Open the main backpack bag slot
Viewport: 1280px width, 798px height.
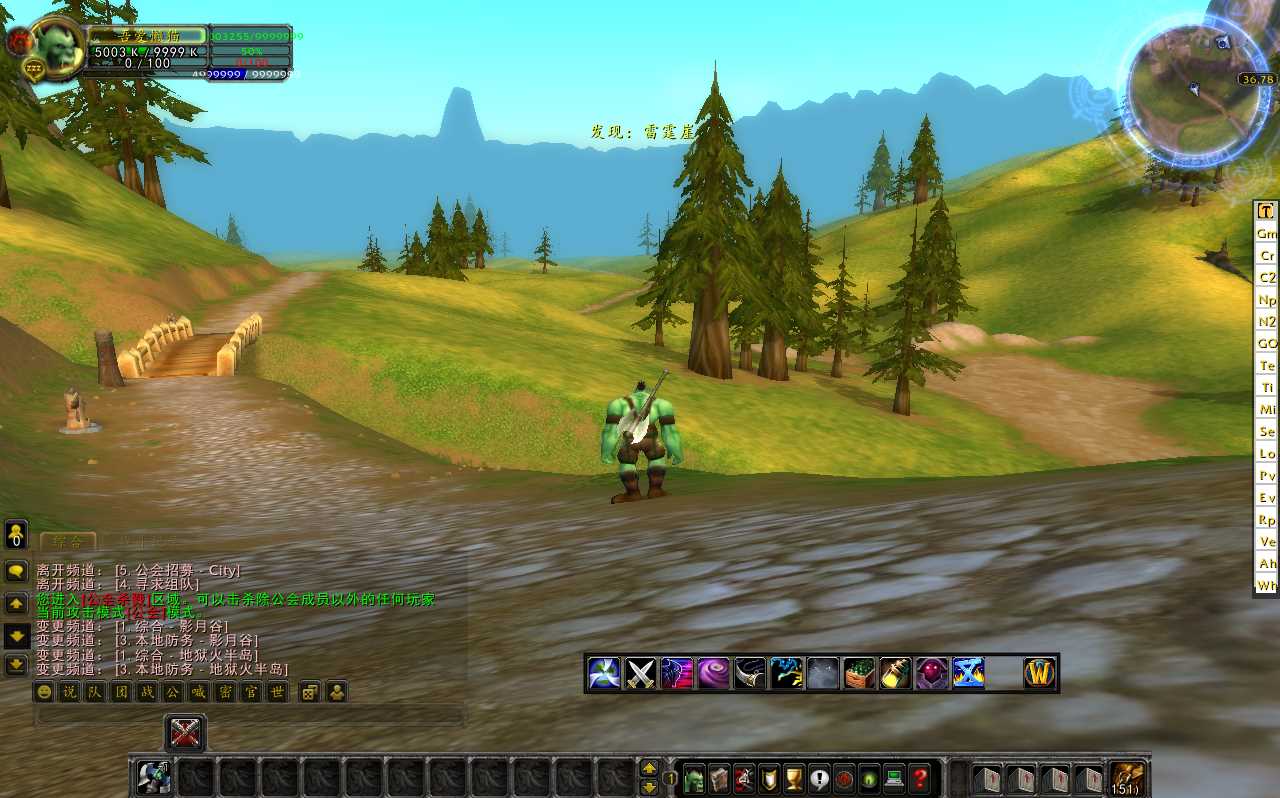coord(1128,778)
